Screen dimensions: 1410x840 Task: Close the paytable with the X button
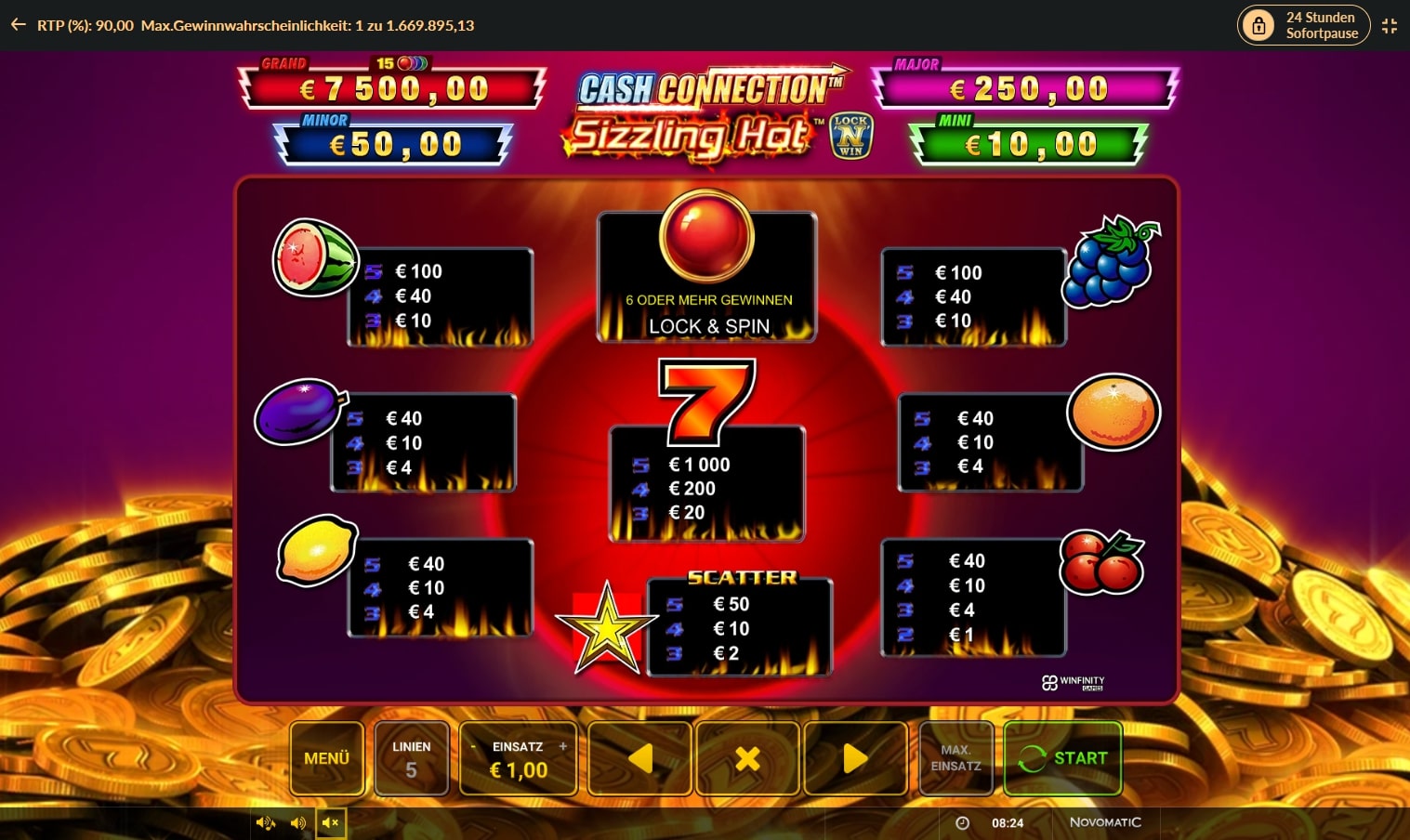pyautogui.click(x=747, y=758)
